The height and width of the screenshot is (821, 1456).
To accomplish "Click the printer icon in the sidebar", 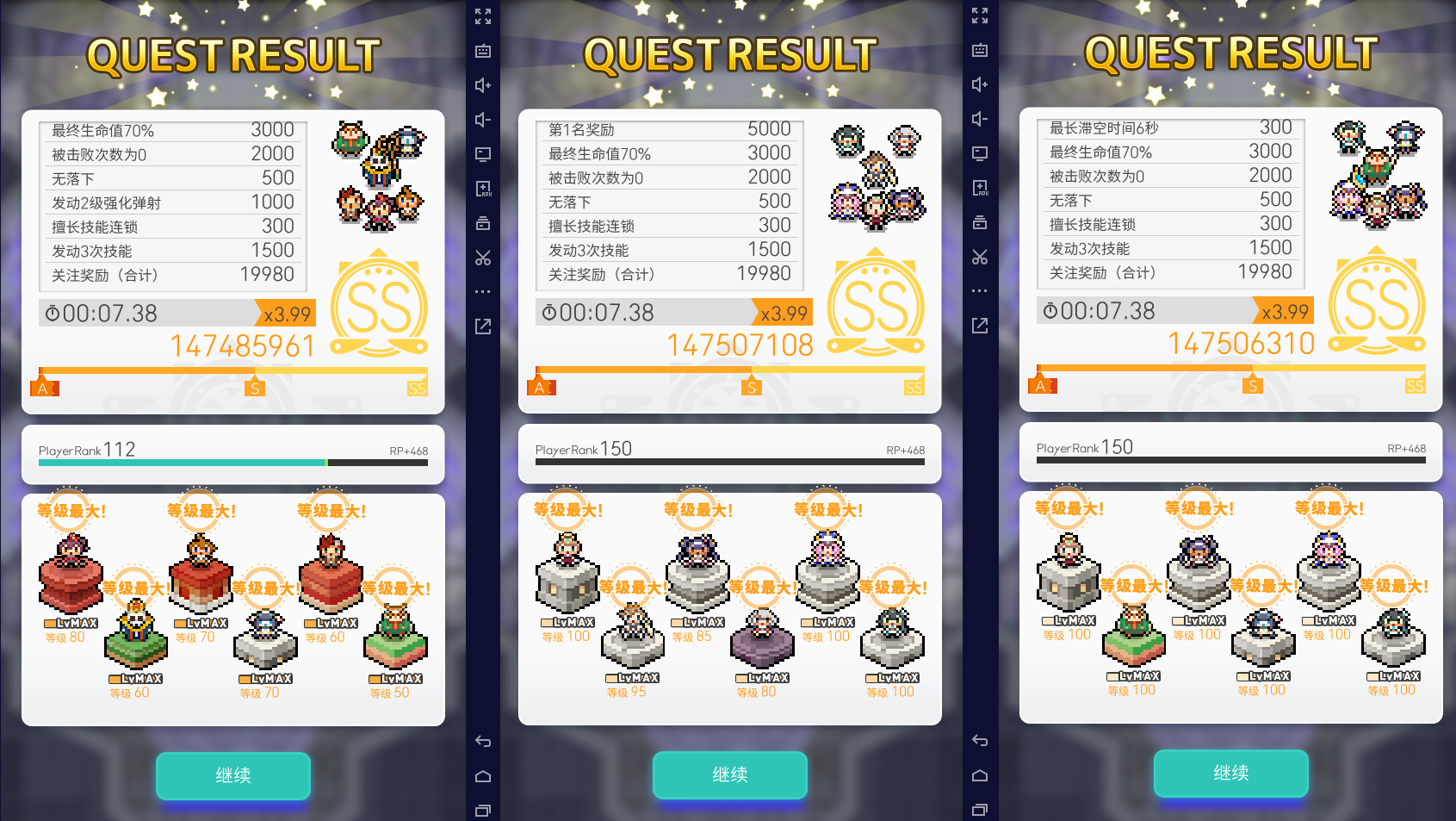I will 482,221.
